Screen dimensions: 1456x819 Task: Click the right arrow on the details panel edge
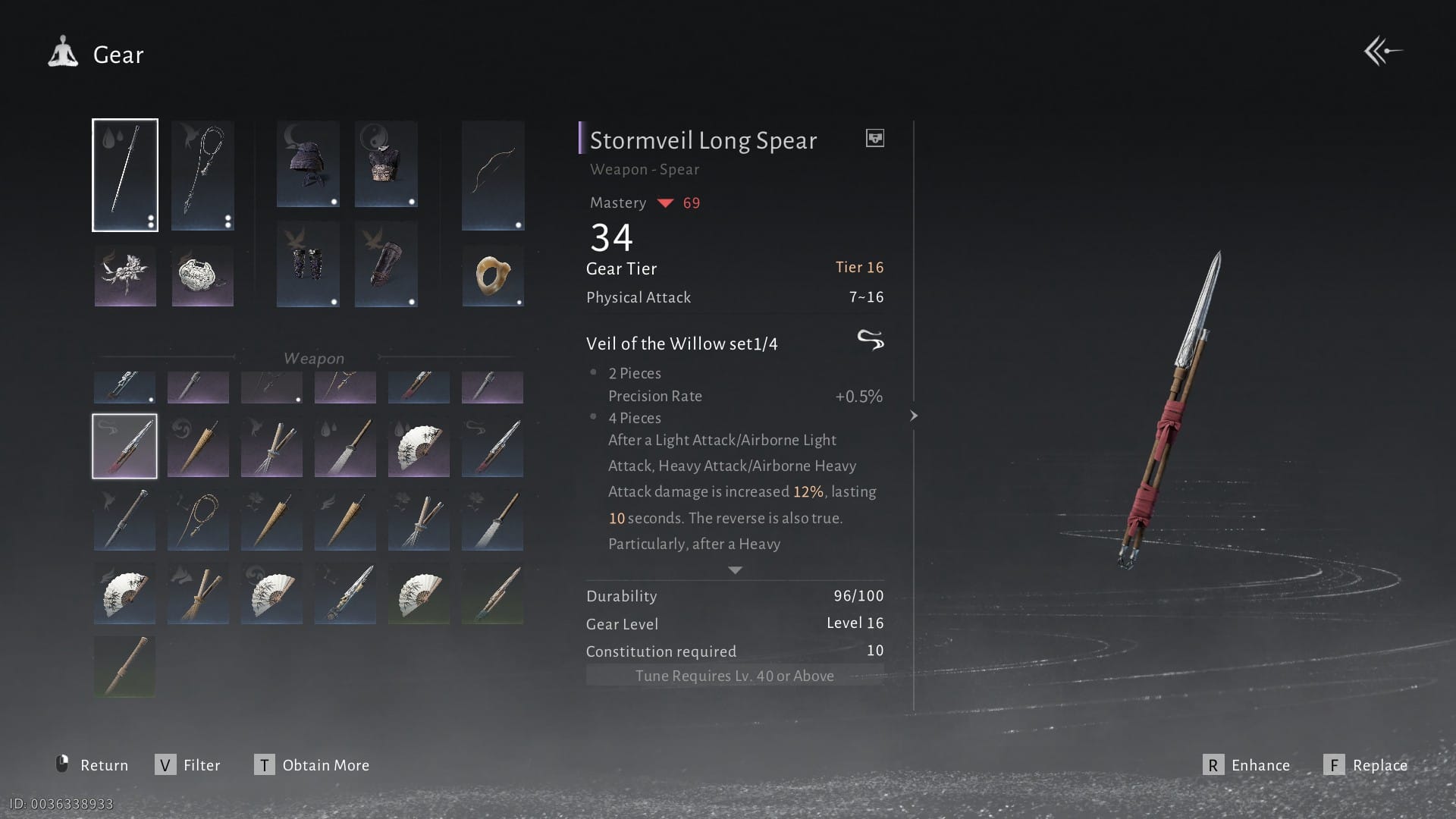pyautogui.click(x=914, y=416)
